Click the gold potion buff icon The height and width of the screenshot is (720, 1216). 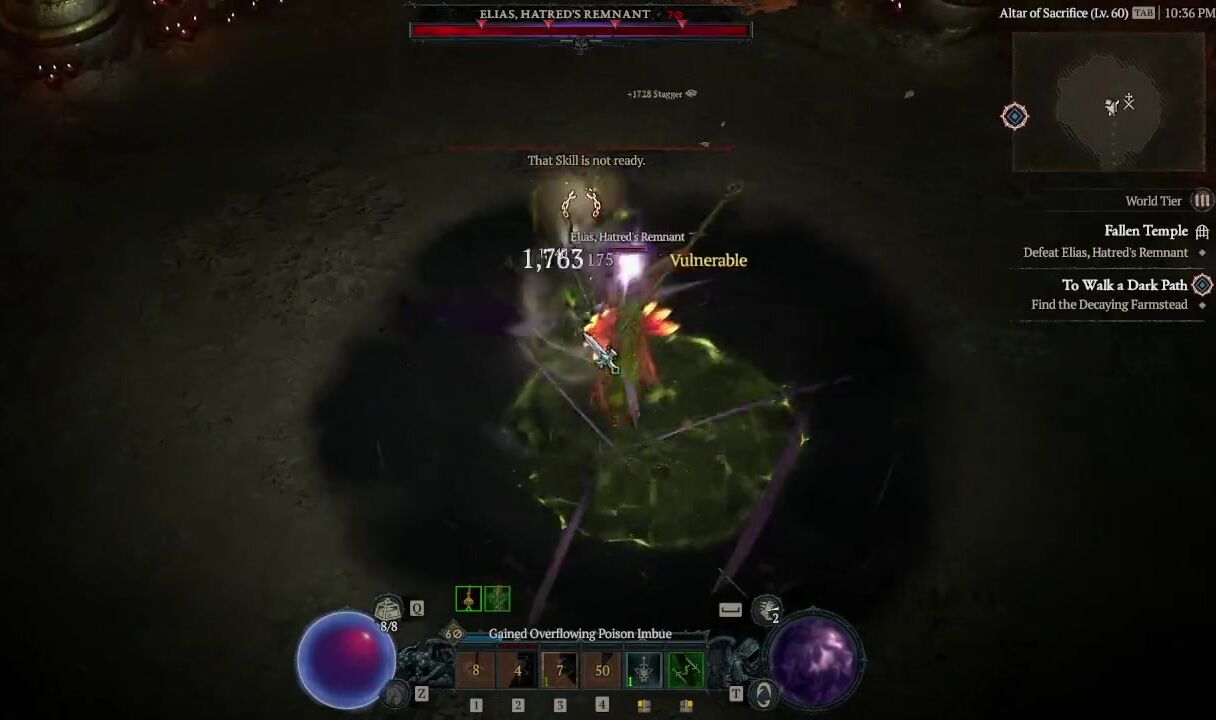pyautogui.click(x=468, y=599)
